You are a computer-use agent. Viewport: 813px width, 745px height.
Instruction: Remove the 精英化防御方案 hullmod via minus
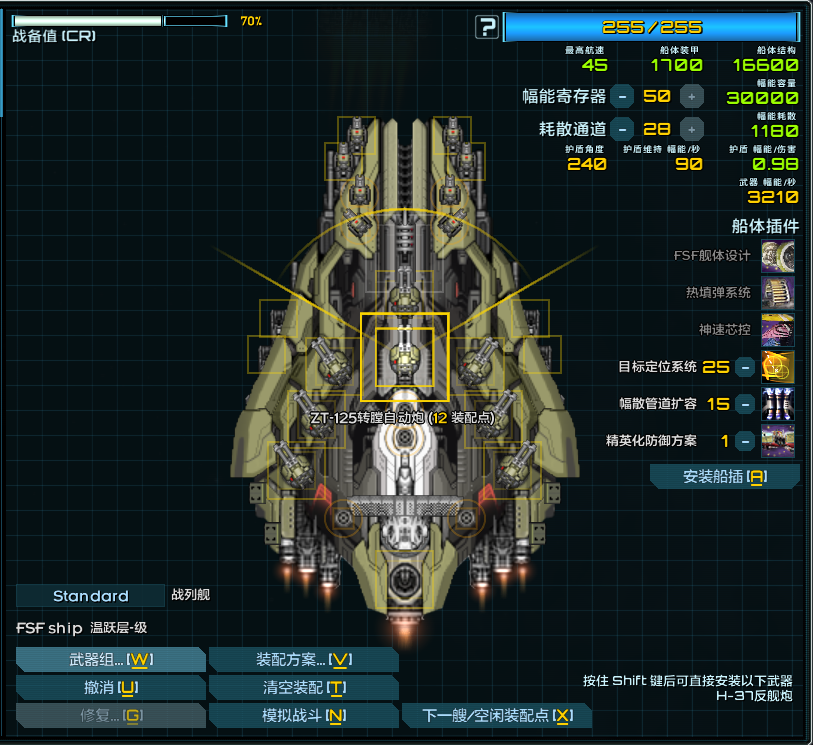point(744,440)
